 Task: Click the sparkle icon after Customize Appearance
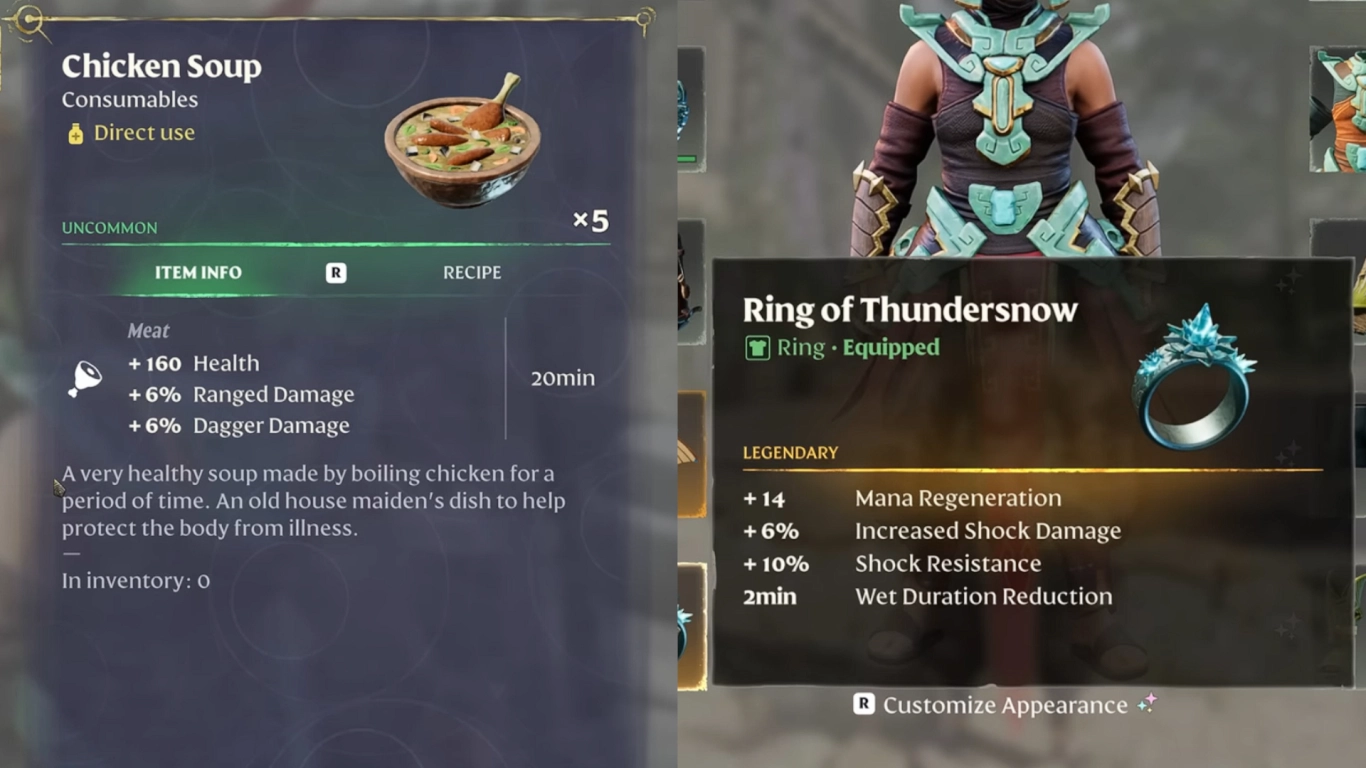(1148, 704)
